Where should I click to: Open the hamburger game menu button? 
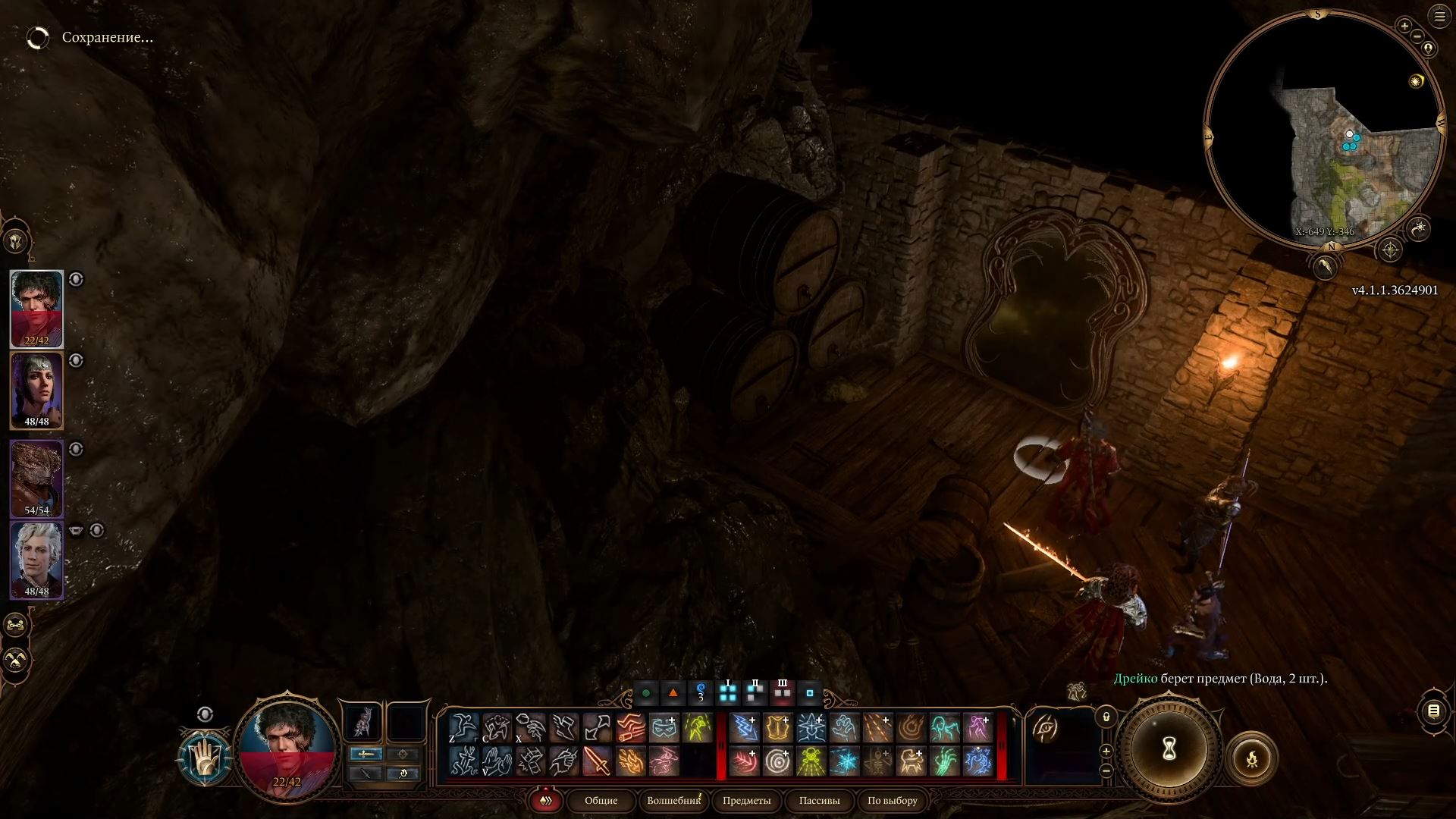[x=1439, y=16]
